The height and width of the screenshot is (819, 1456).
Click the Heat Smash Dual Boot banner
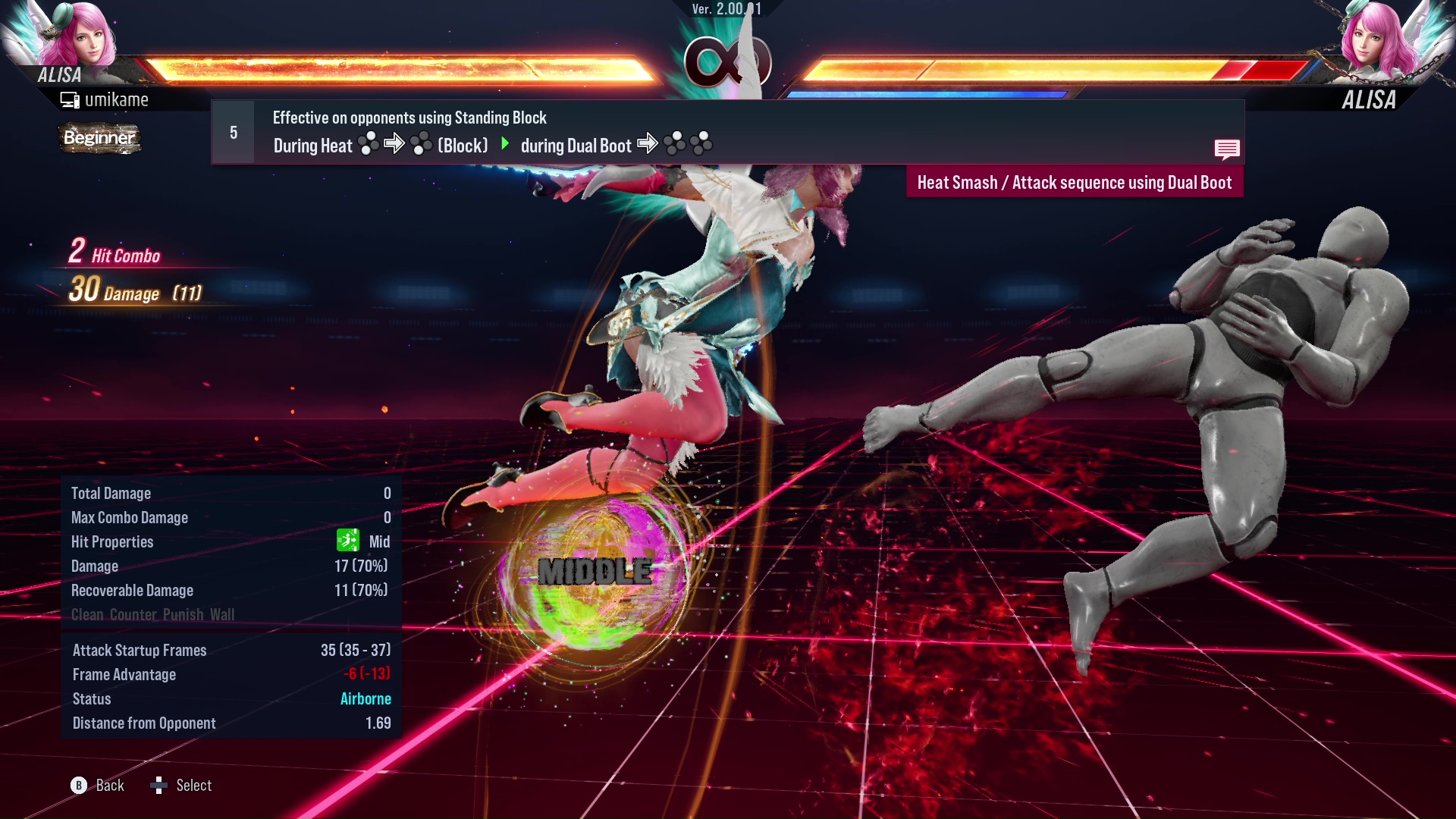coord(1075,182)
